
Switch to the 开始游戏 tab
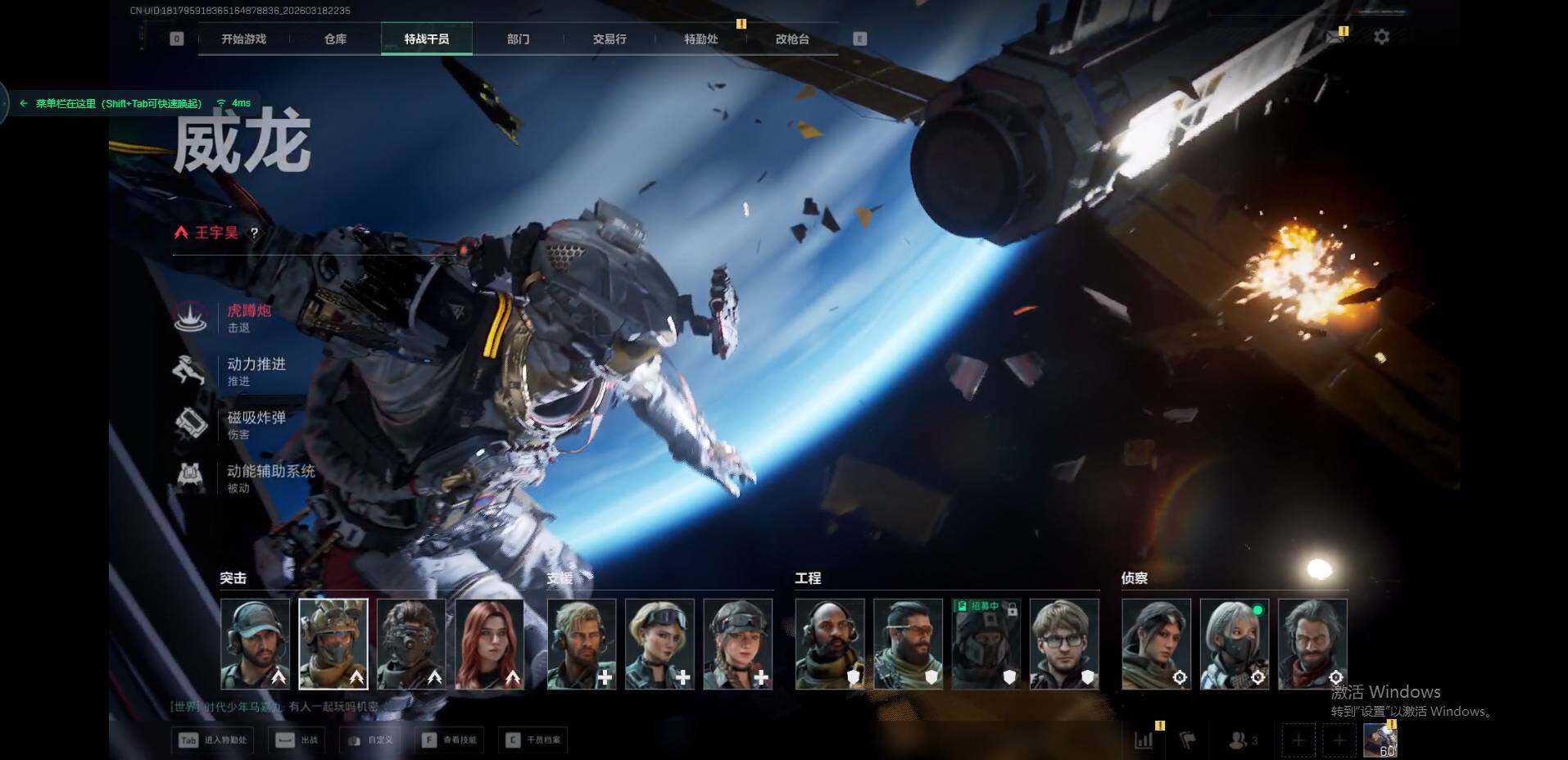243,39
